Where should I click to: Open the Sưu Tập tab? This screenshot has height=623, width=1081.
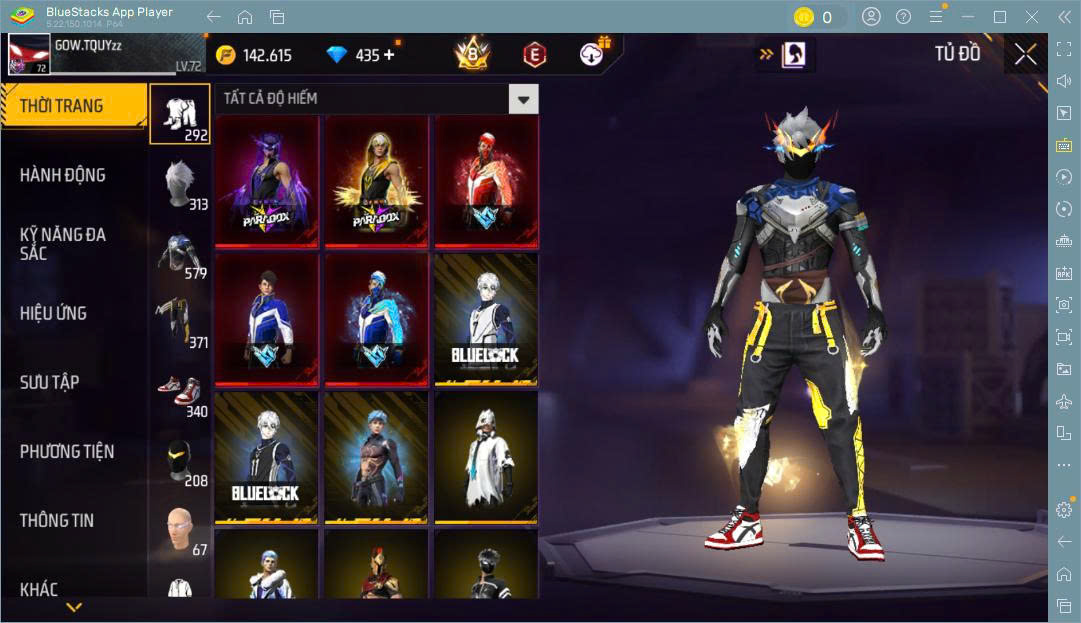tap(50, 382)
